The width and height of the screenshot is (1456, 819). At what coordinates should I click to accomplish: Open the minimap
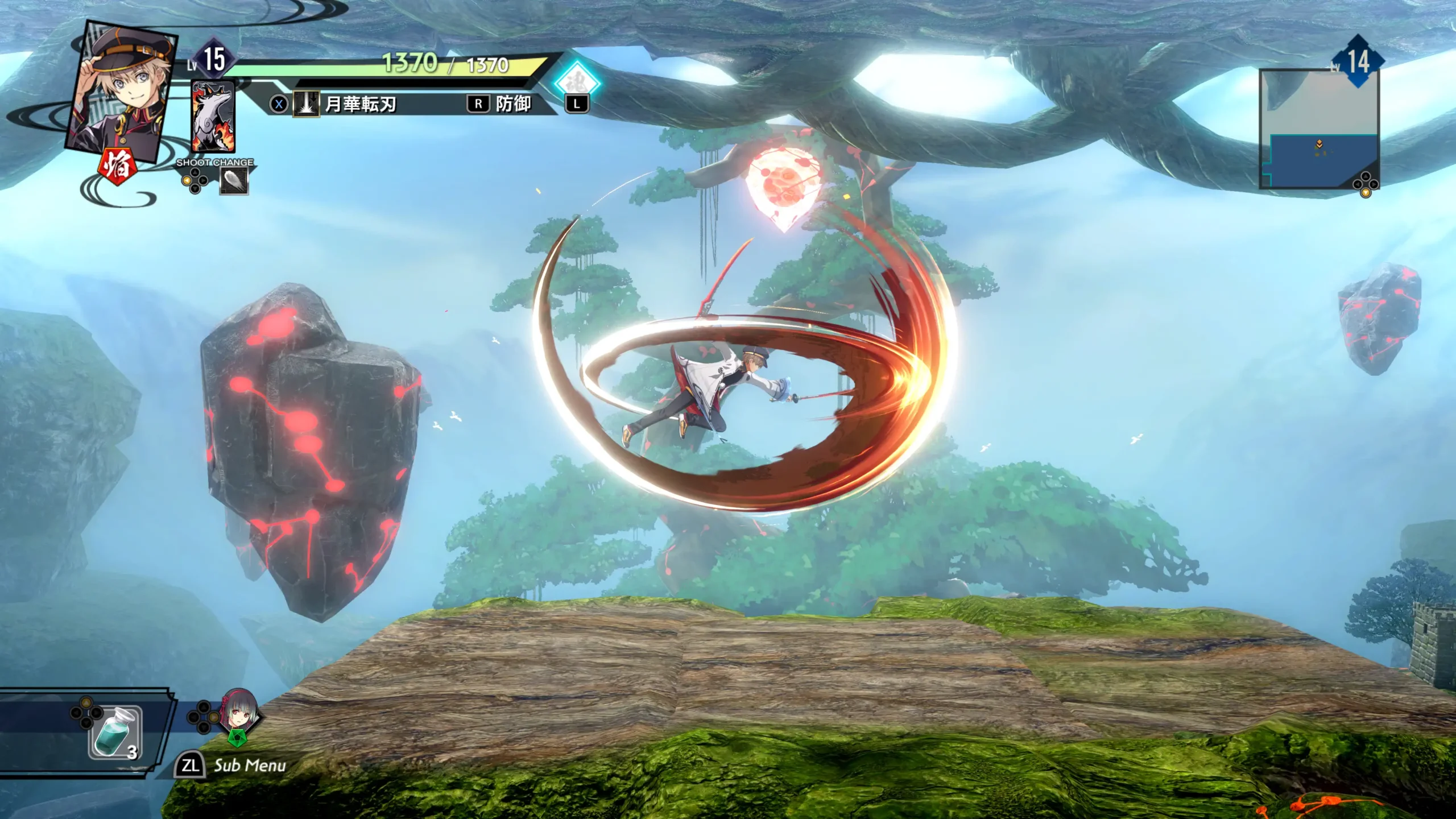[1319, 130]
